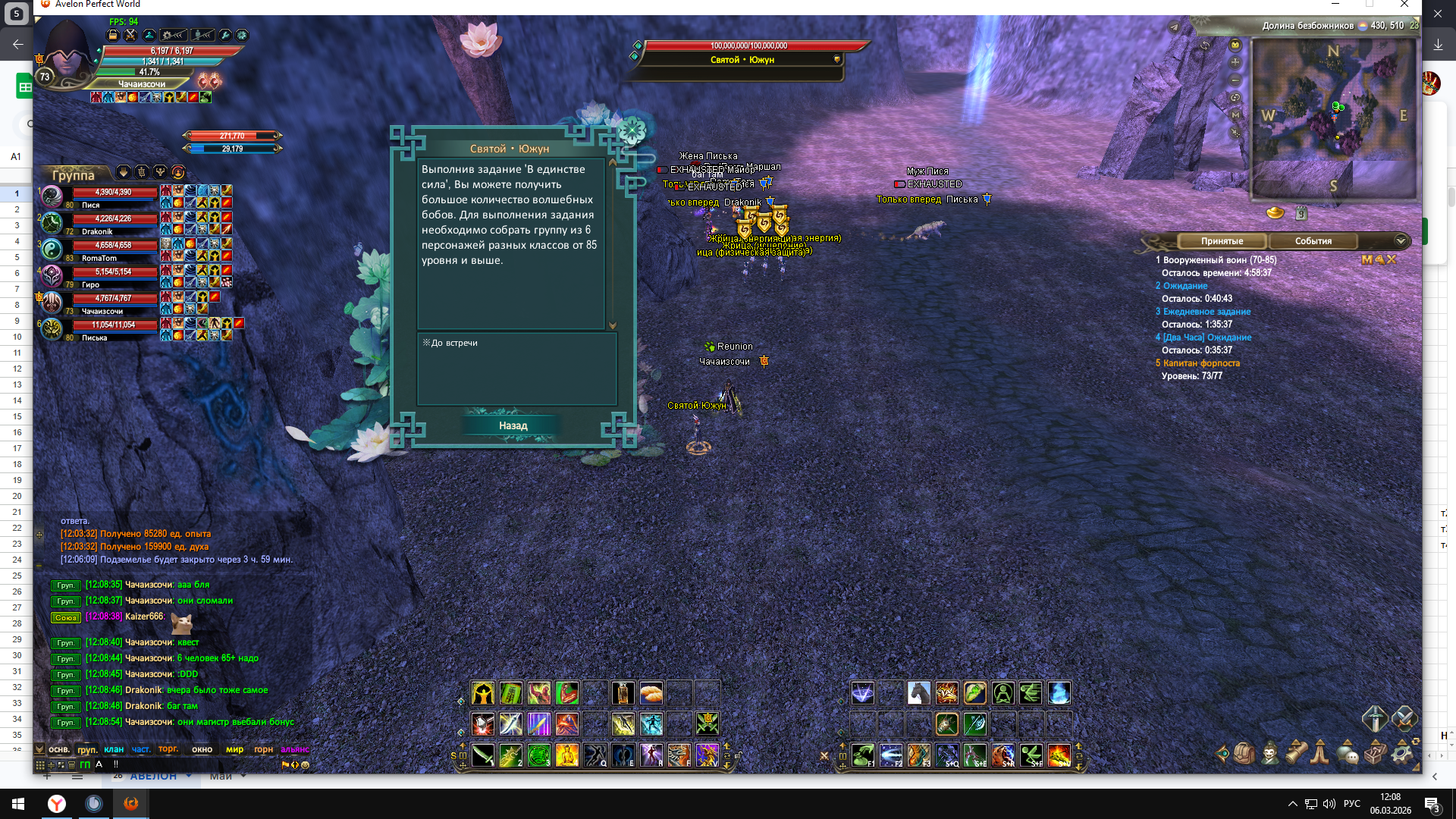Open the торг. trade chat tab
This screenshot has width=1456, height=819.
click(x=168, y=749)
